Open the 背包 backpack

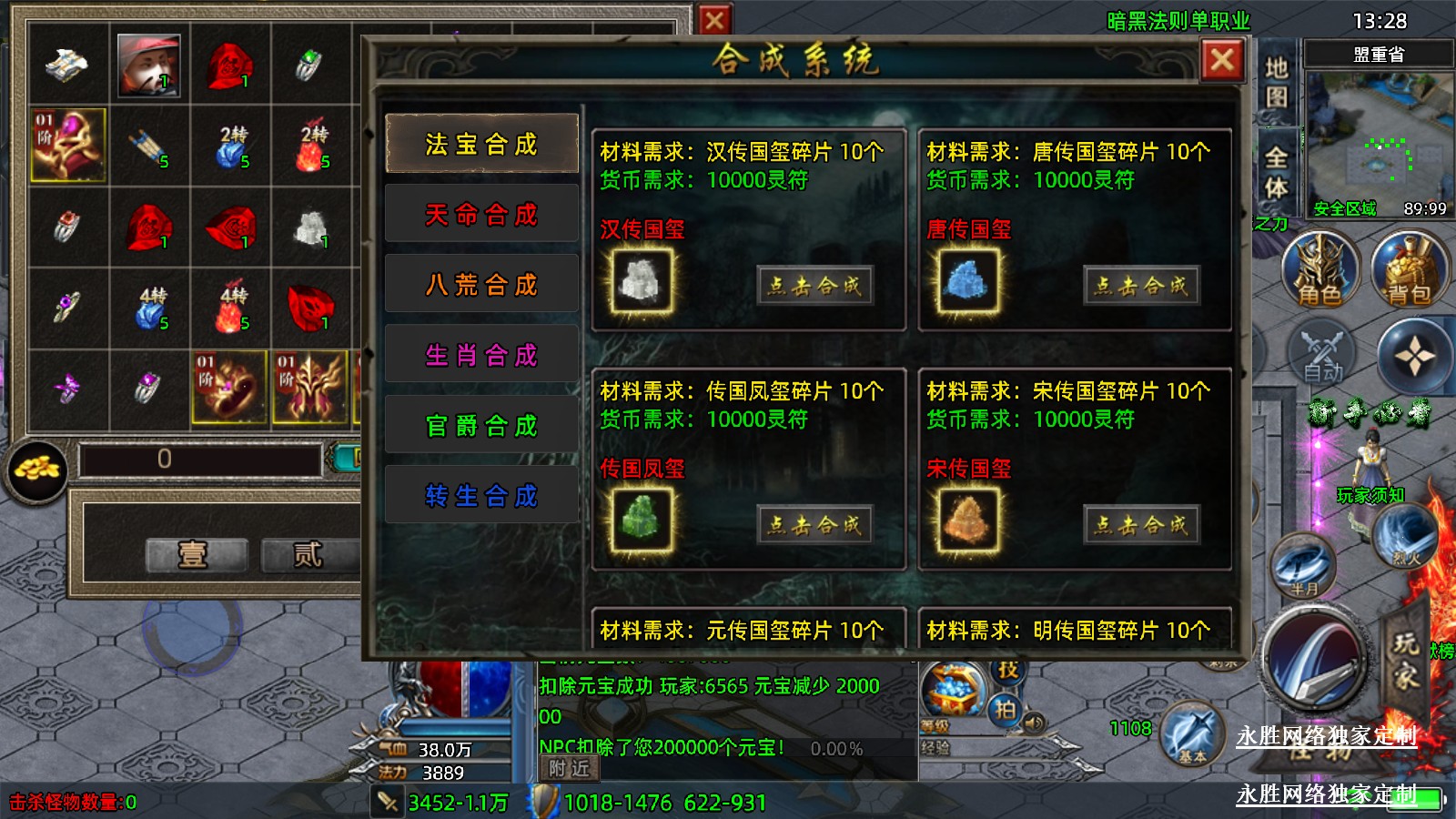click(x=1409, y=270)
